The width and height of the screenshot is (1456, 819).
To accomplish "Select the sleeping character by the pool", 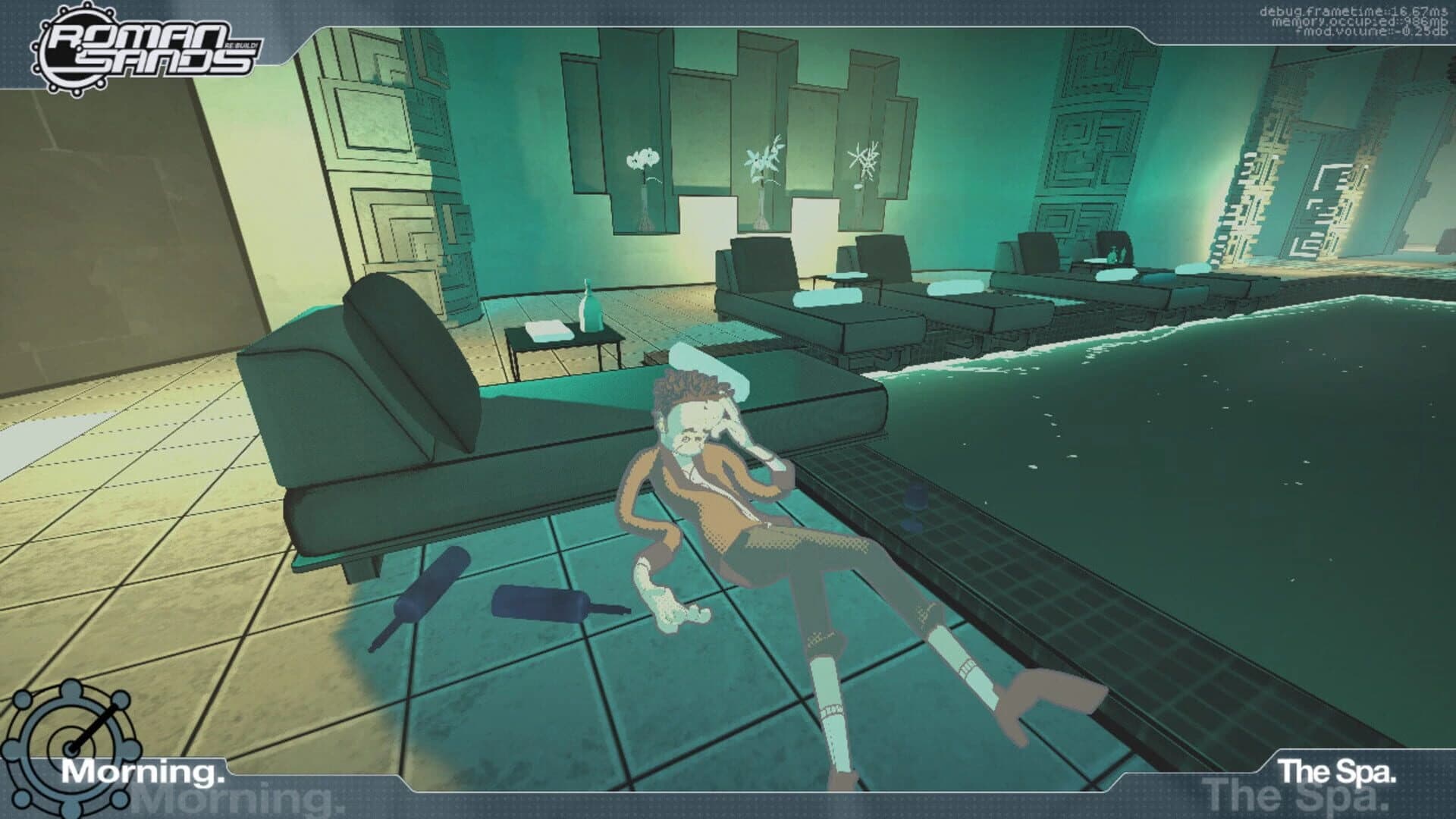I will pyautogui.click(x=720, y=493).
